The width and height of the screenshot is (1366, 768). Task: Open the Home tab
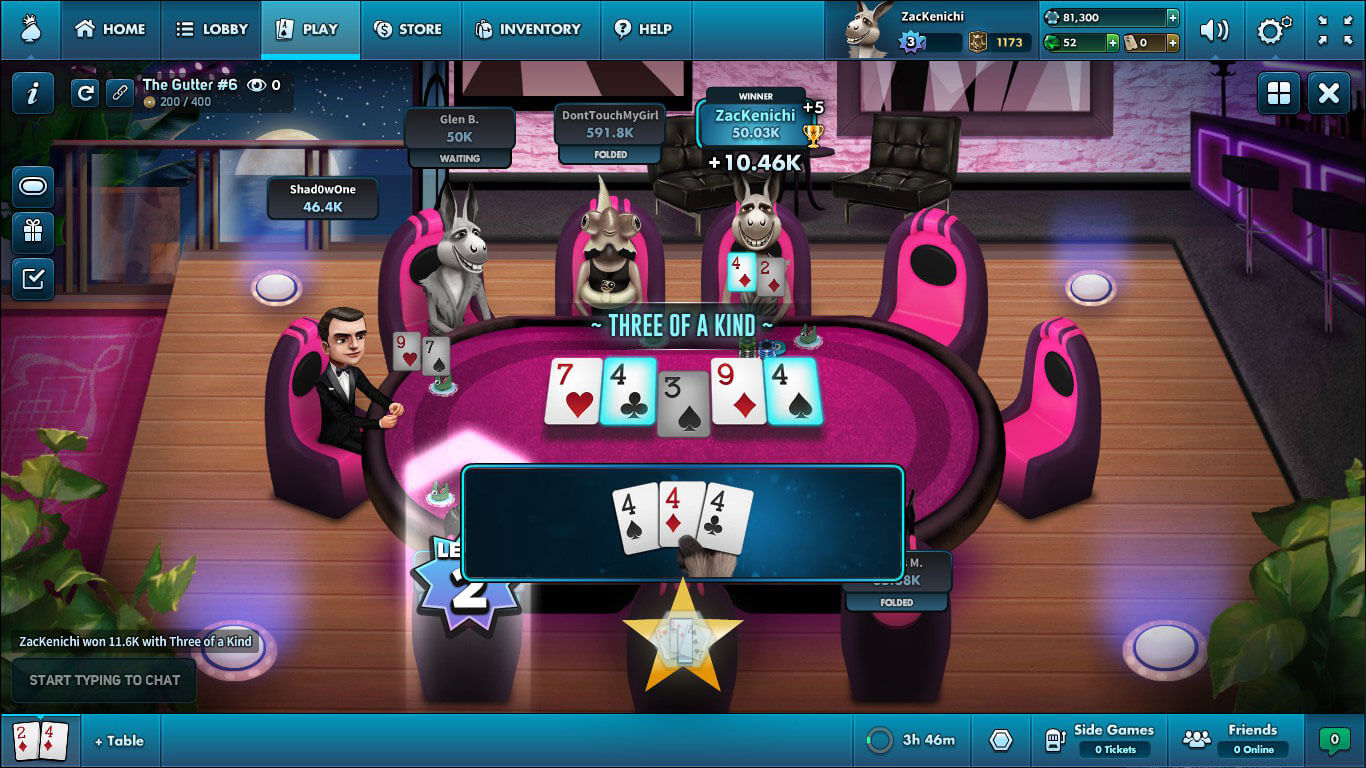click(110, 29)
